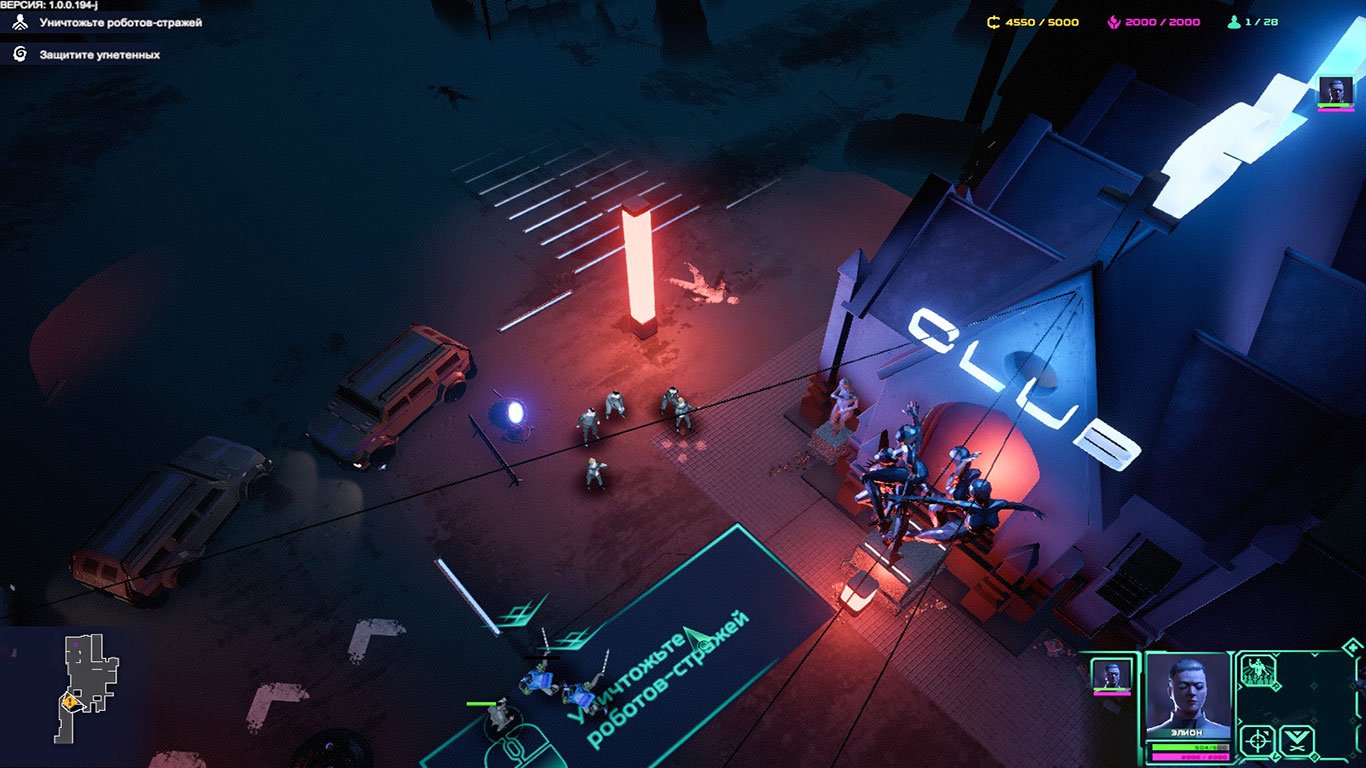Screen dimensions: 1366x768
Task: Activate the crosshair targeting ability bound to V
Action: (1256, 740)
